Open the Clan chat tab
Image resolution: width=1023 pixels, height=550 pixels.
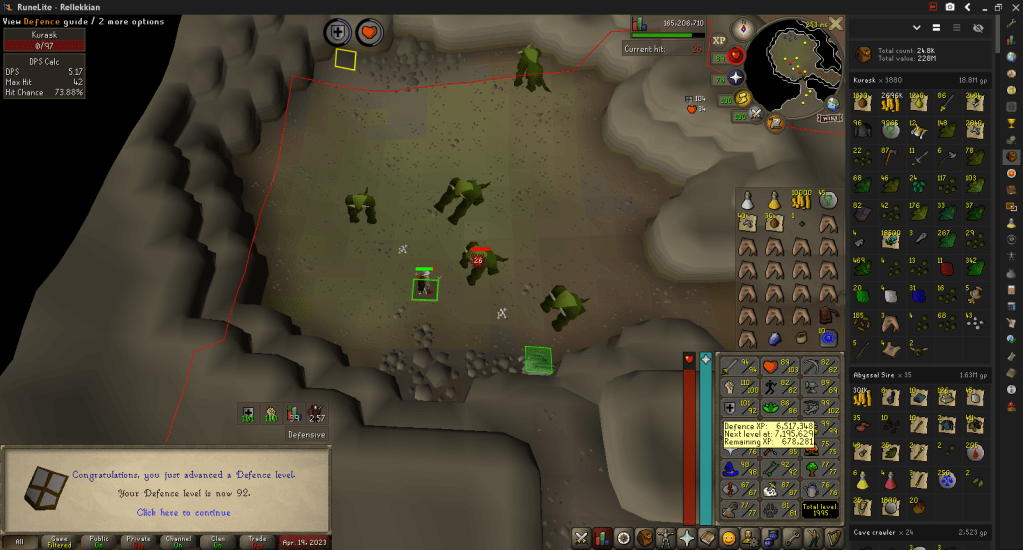click(218, 540)
